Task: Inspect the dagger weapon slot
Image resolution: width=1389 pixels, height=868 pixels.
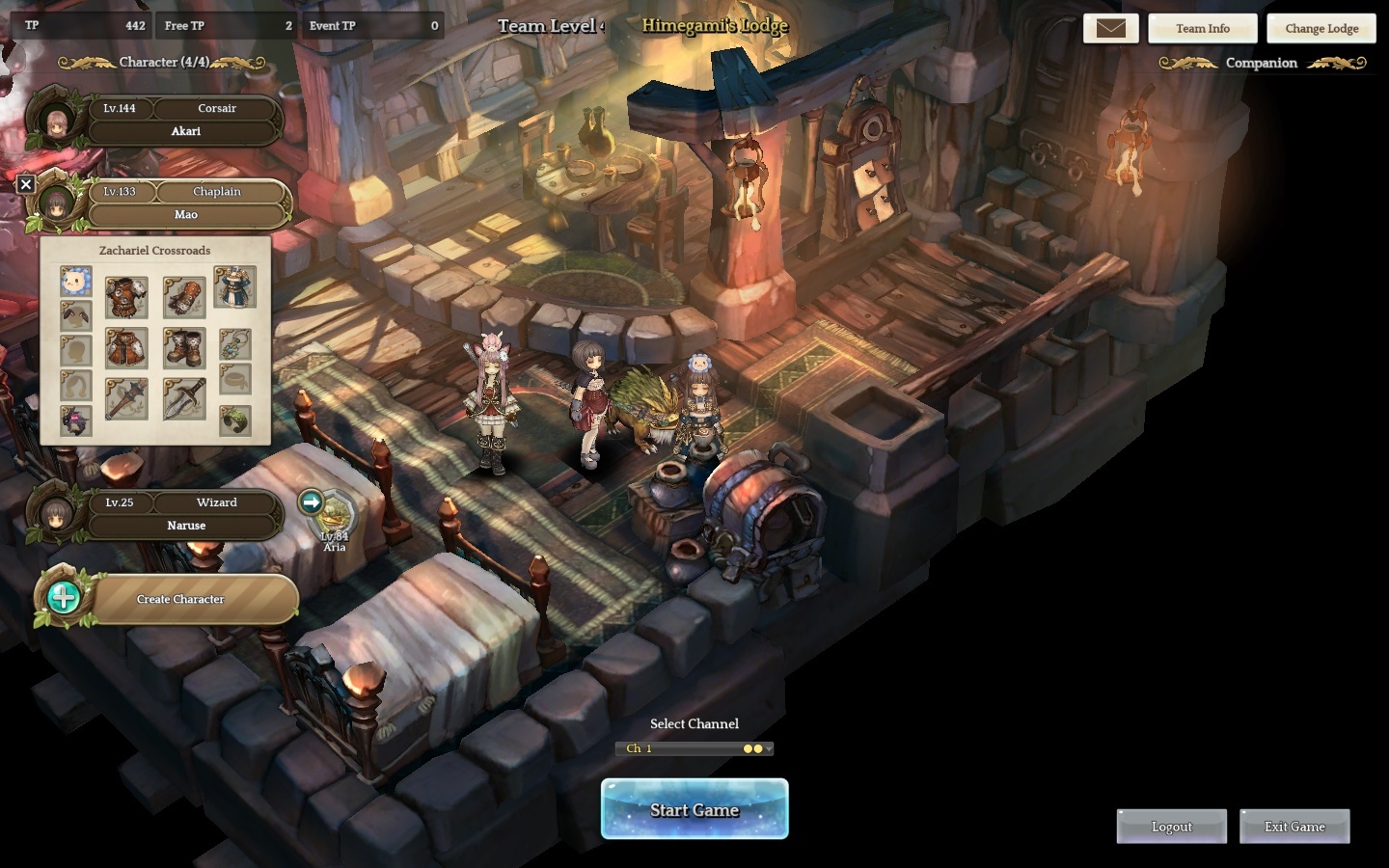Action: point(184,398)
